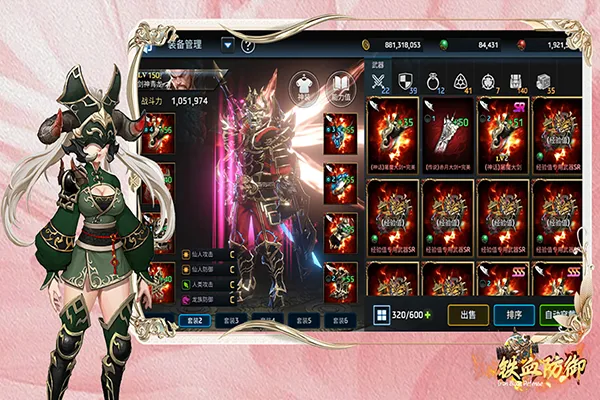Toggle the grid view icon beside capacity
This screenshot has height=400, width=600.
(381, 314)
